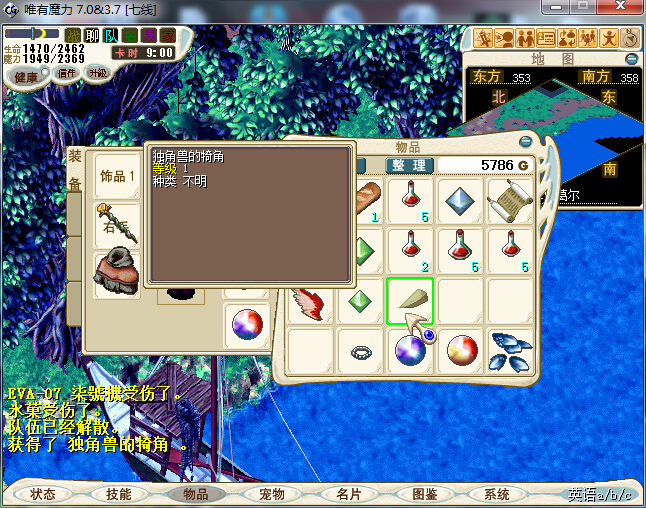The height and width of the screenshot is (508, 646).
Task: Open the 名片 name card menu
Action: [x=348, y=494]
